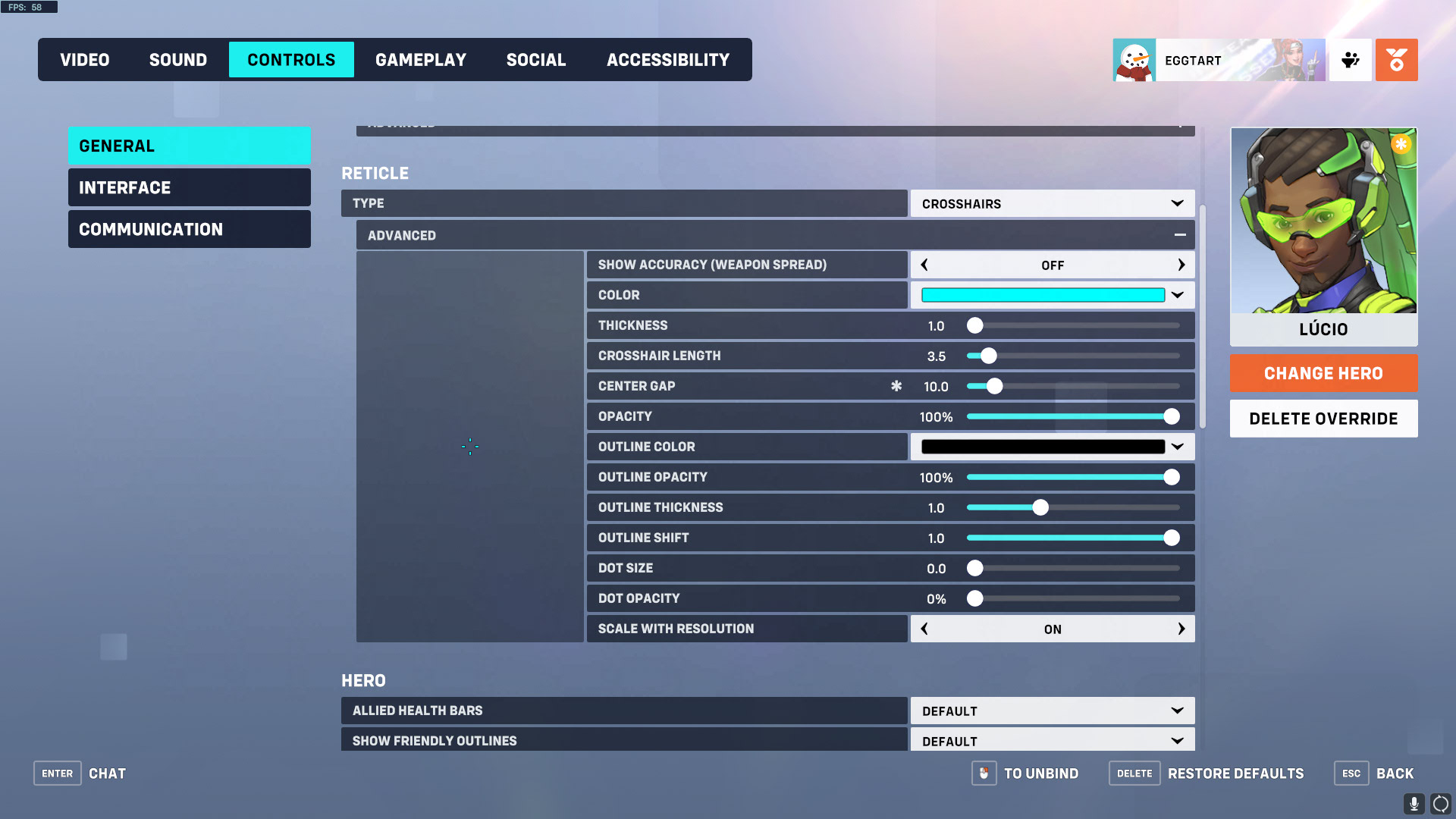Click the orange Overwatch challenges medal icon
This screenshot has height=819, width=1456.
1396,60
